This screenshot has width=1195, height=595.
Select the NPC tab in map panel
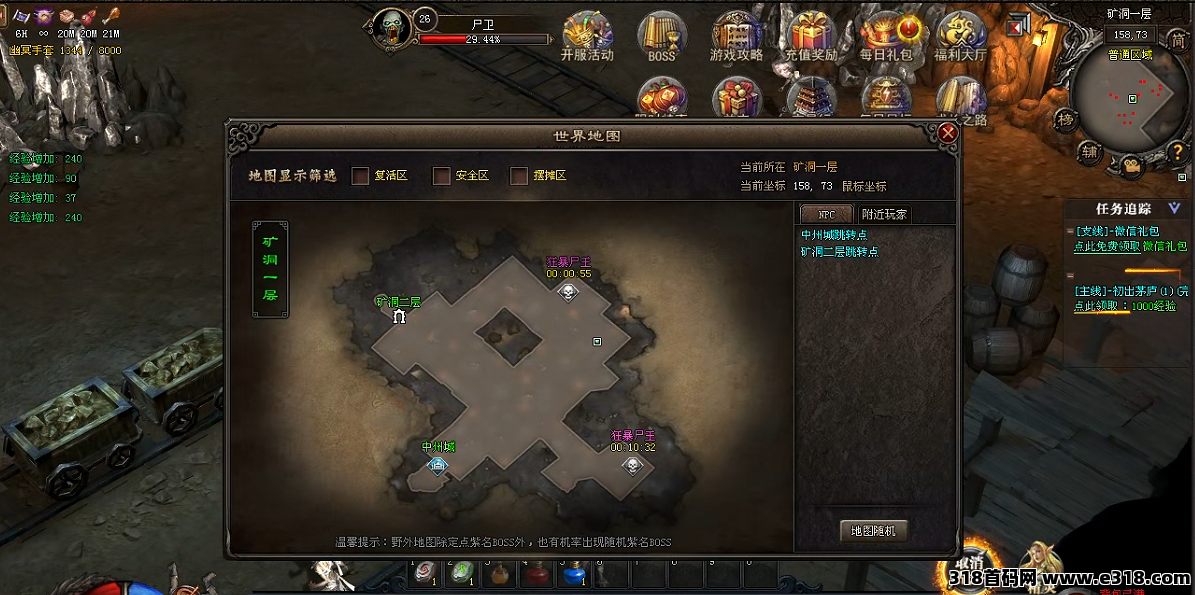pyautogui.click(x=826, y=214)
